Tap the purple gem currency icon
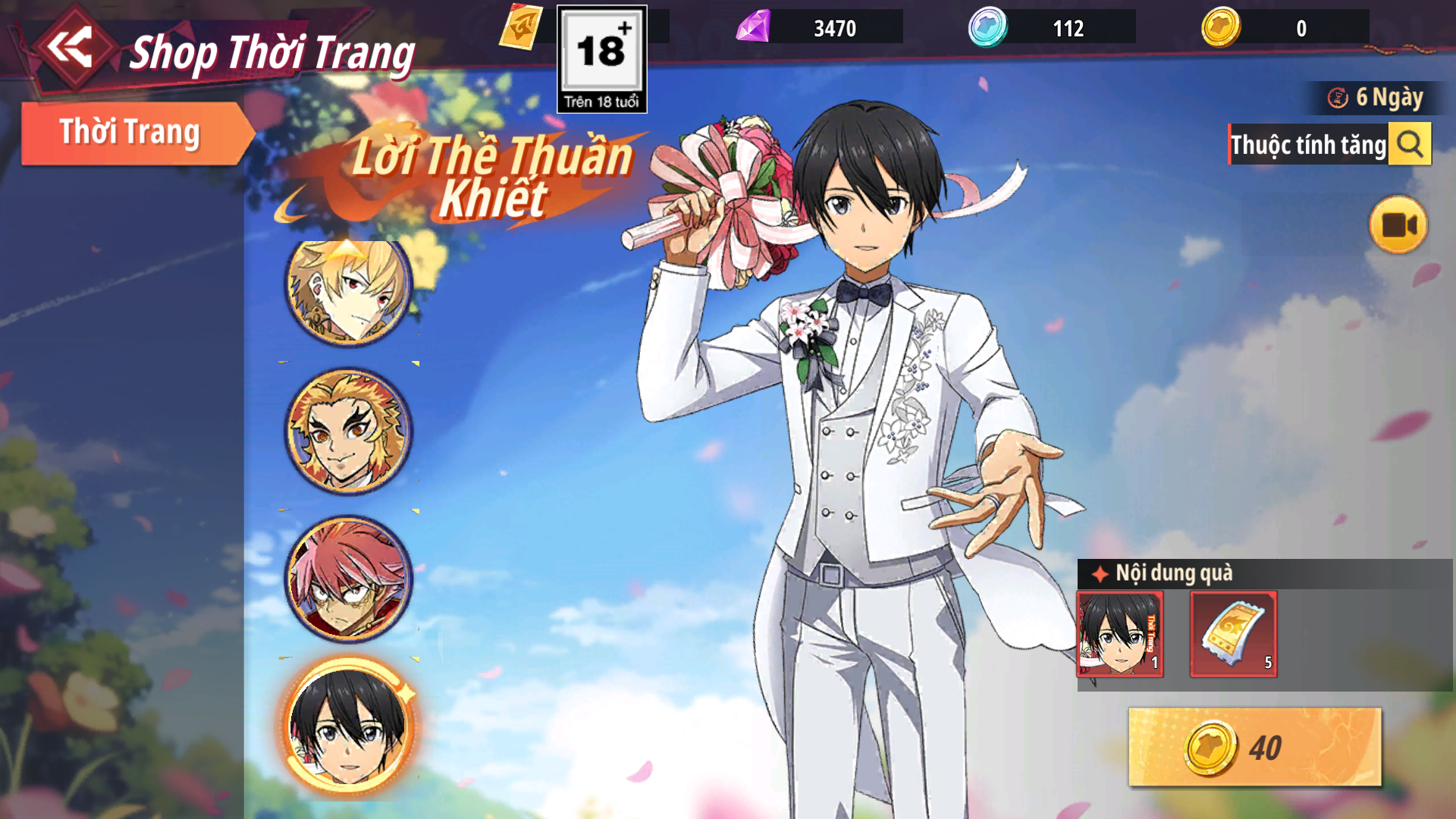This screenshot has height=819, width=1456. (x=753, y=27)
